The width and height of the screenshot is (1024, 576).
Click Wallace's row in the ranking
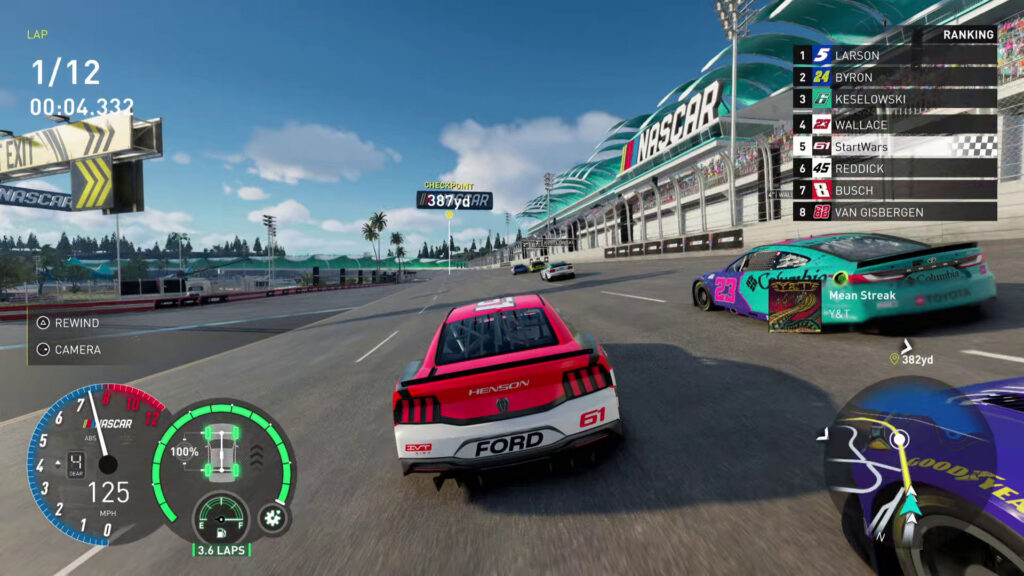(x=895, y=123)
